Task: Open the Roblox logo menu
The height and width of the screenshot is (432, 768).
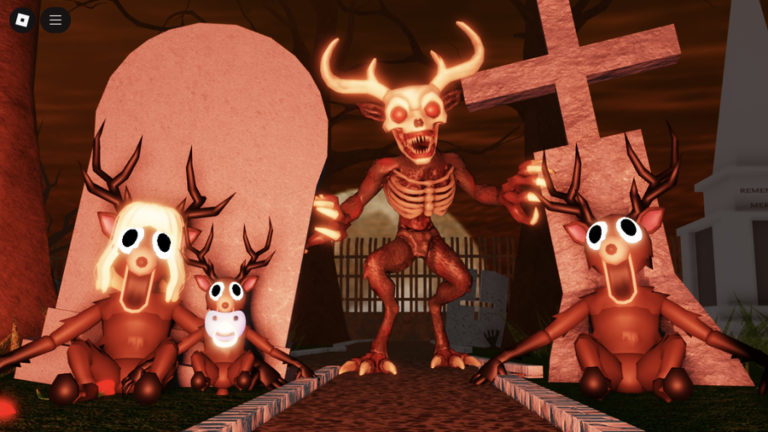Action: (x=22, y=19)
